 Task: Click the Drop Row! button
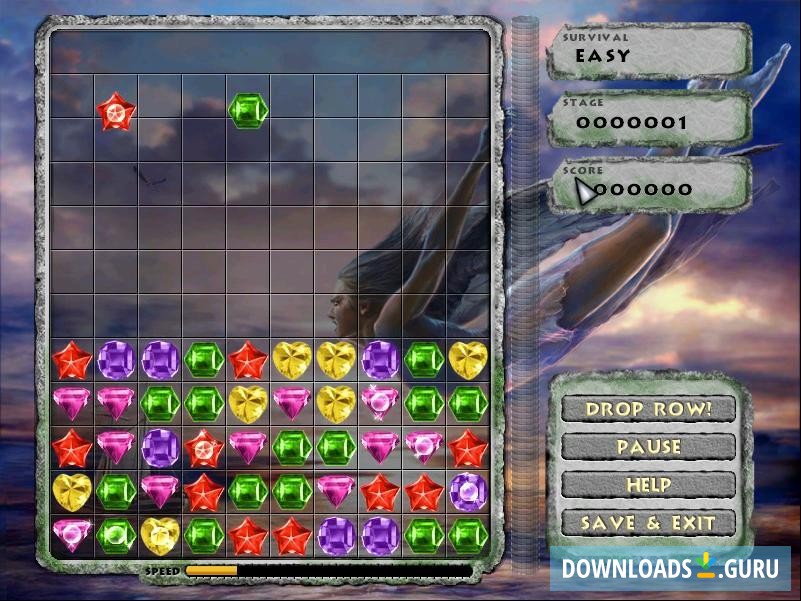click(648, 409)
